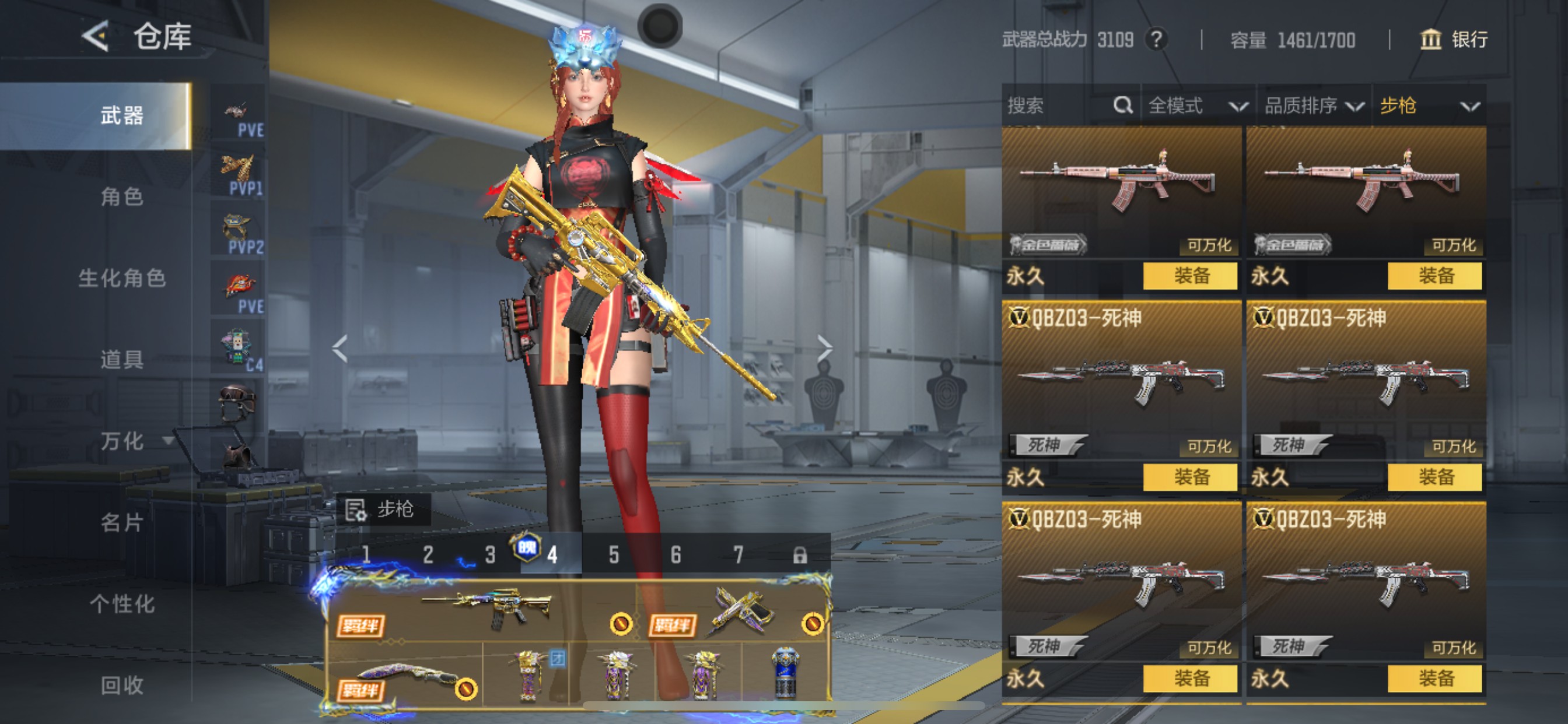Switch to the 角色 category
1568x724 pixels.
coord(122,196)
